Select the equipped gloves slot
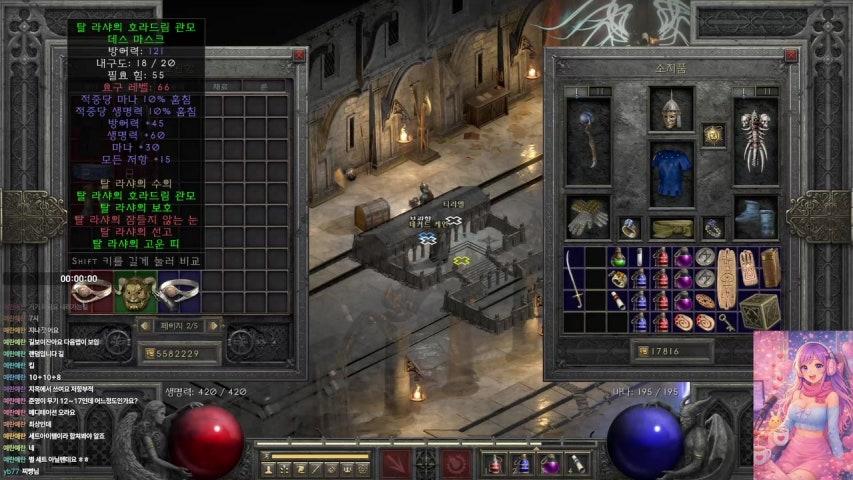The height and width of the screenshot is (480, 853). [588, 216]
